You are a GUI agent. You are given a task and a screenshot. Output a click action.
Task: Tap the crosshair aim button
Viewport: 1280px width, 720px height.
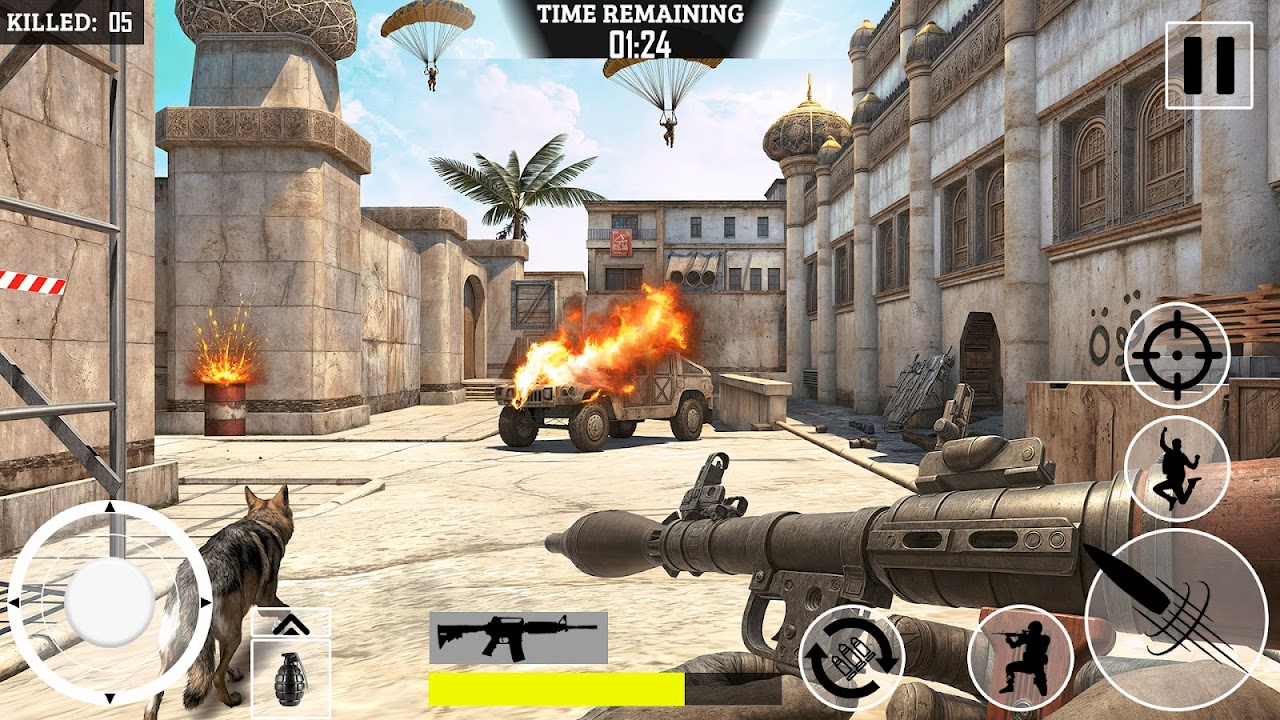coord(1177,355)
